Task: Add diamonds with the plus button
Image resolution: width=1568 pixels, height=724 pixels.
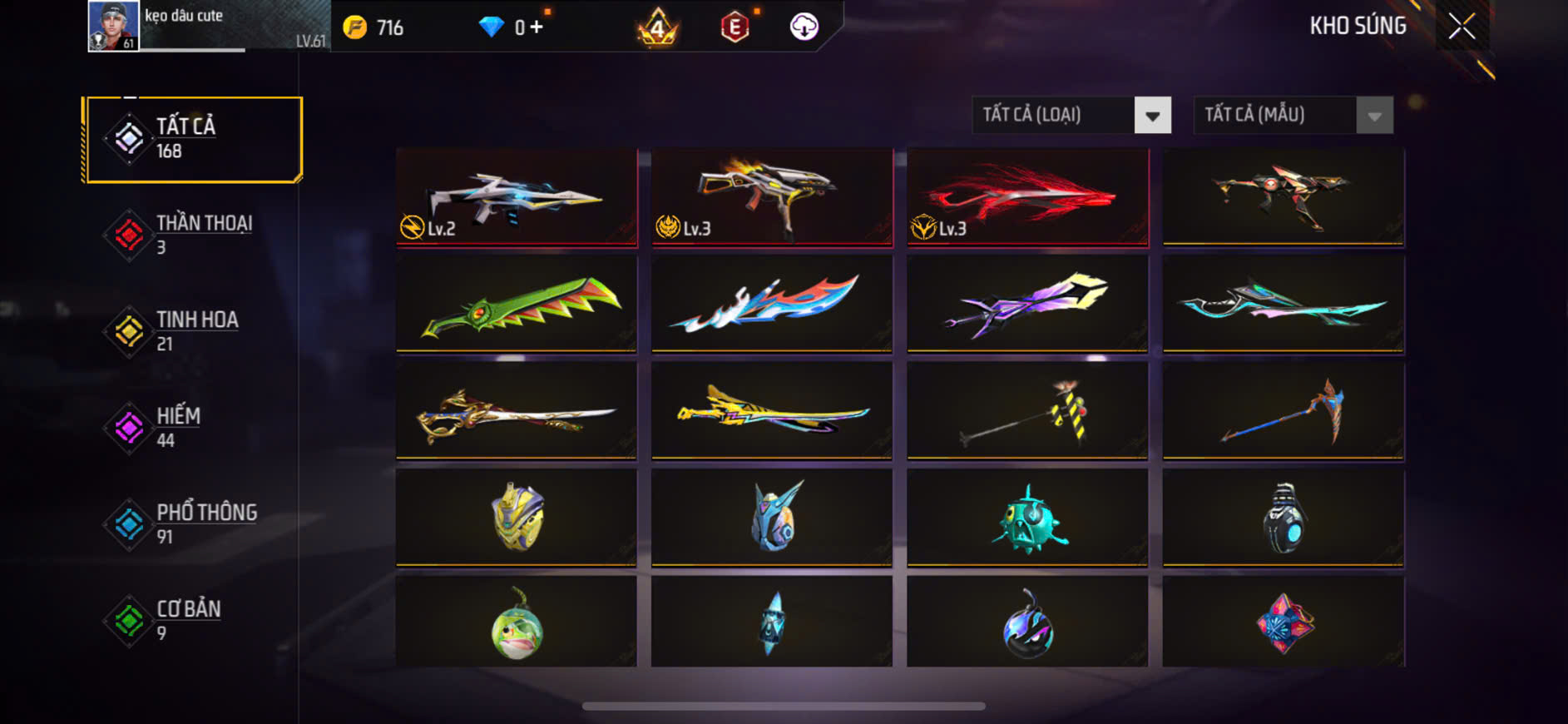Action: click(537, 27)
